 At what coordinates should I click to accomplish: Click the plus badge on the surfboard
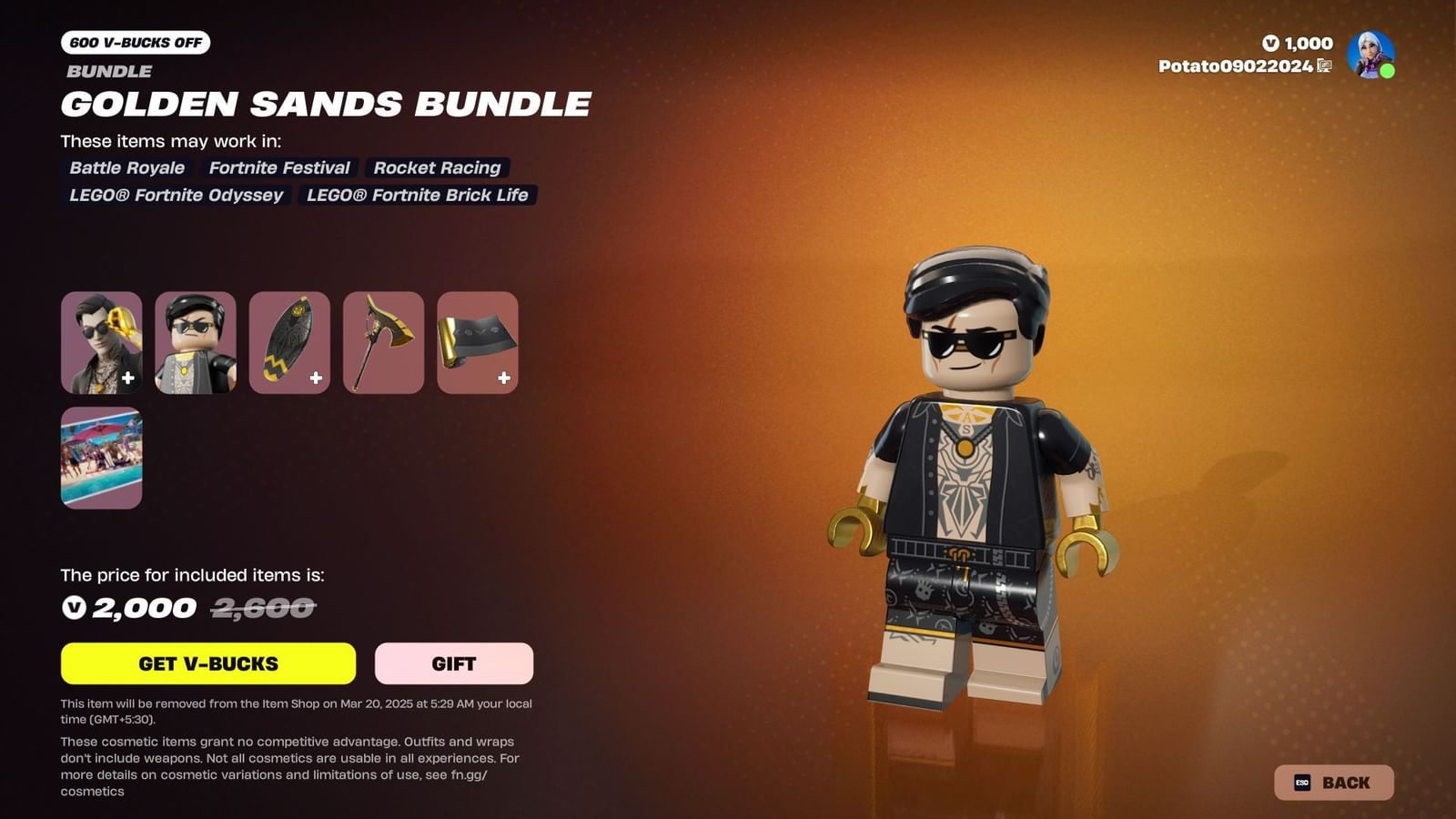315,376
